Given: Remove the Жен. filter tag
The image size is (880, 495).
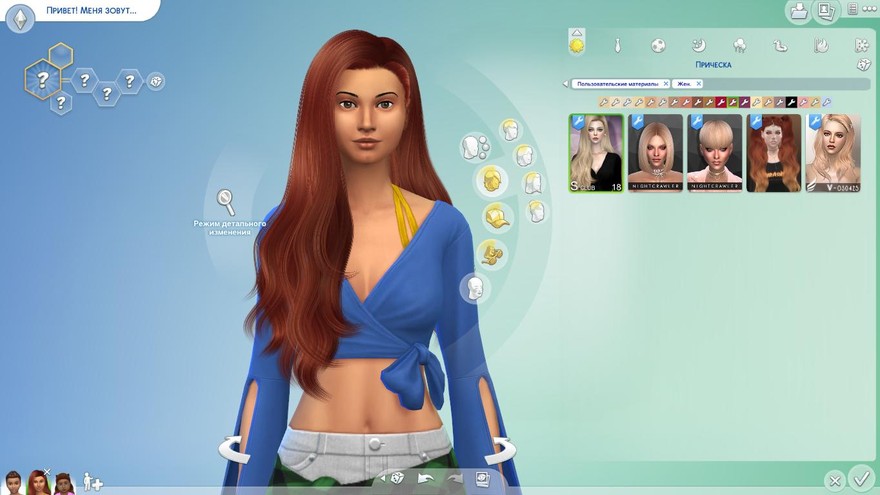Looking at the screenshot, I should [x=697, y=84].
